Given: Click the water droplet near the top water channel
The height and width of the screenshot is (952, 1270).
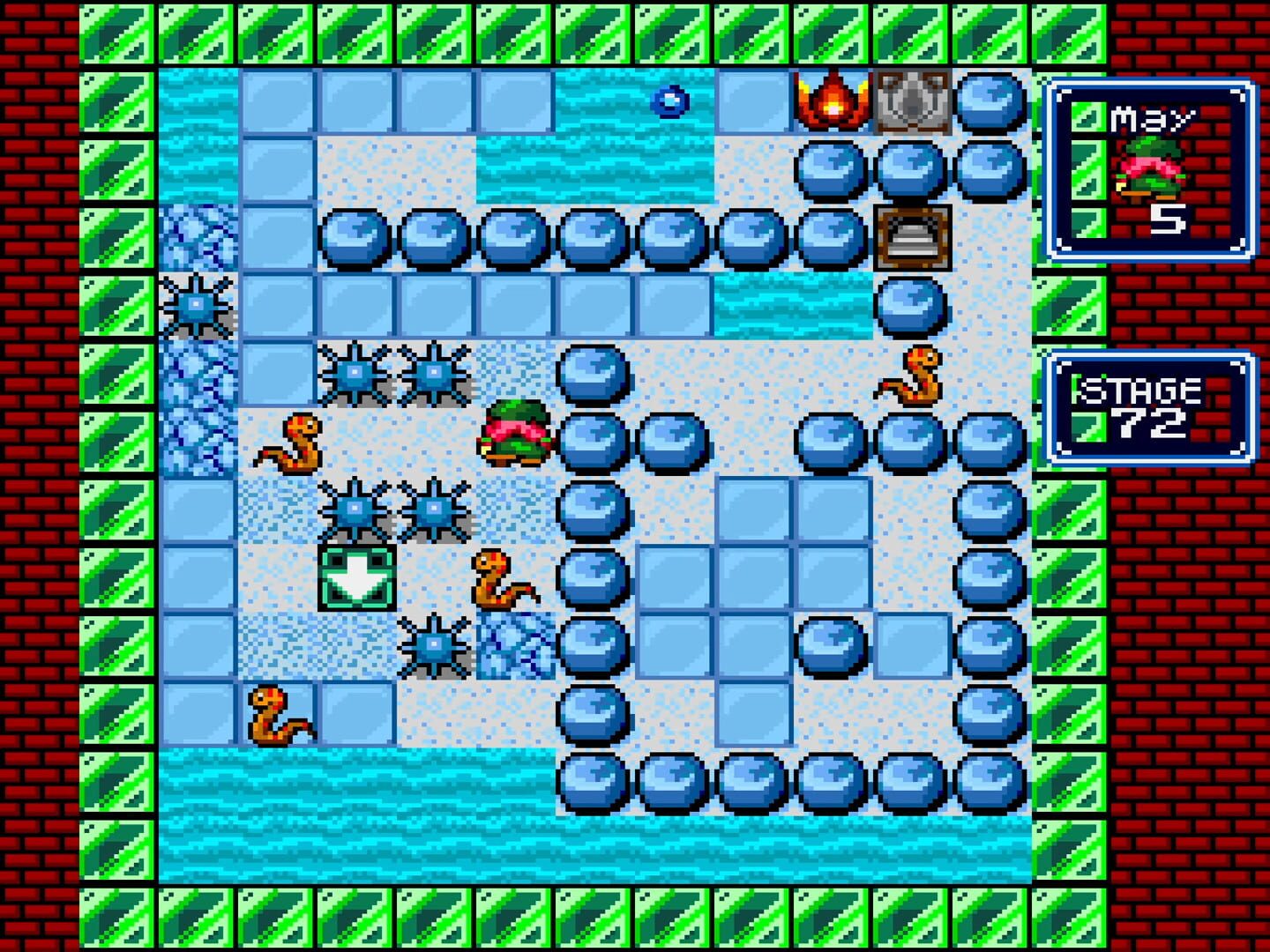Looking at the screenshot, I should 670,102.
